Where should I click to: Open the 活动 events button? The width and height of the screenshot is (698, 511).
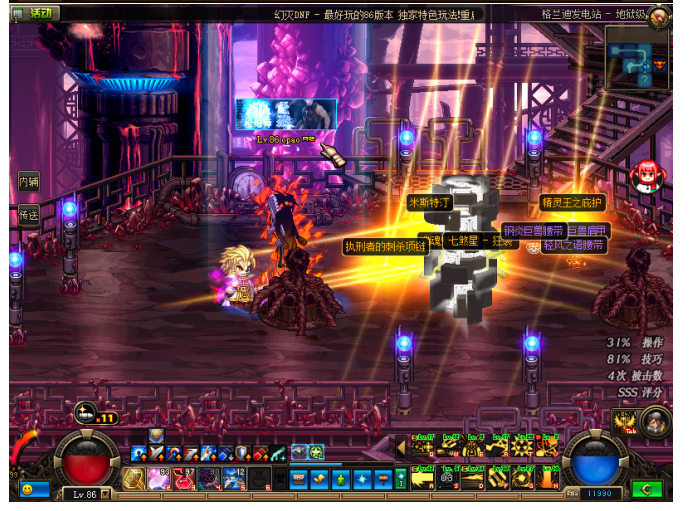click(x=38, y=14)
